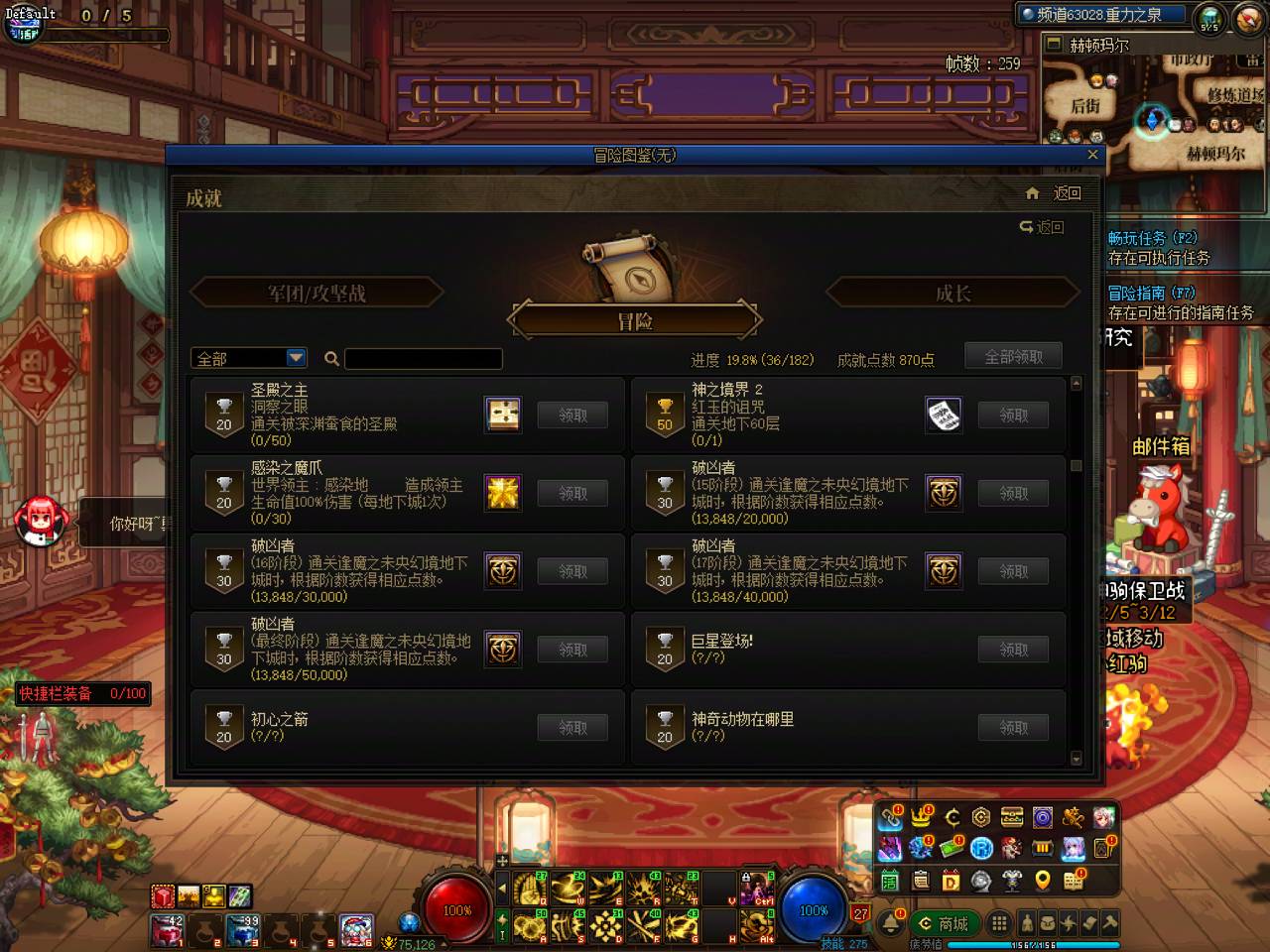This screenshot has height=952, width=1270.
Task: Open the green ticket coupon icon
Action: [952, 848]
